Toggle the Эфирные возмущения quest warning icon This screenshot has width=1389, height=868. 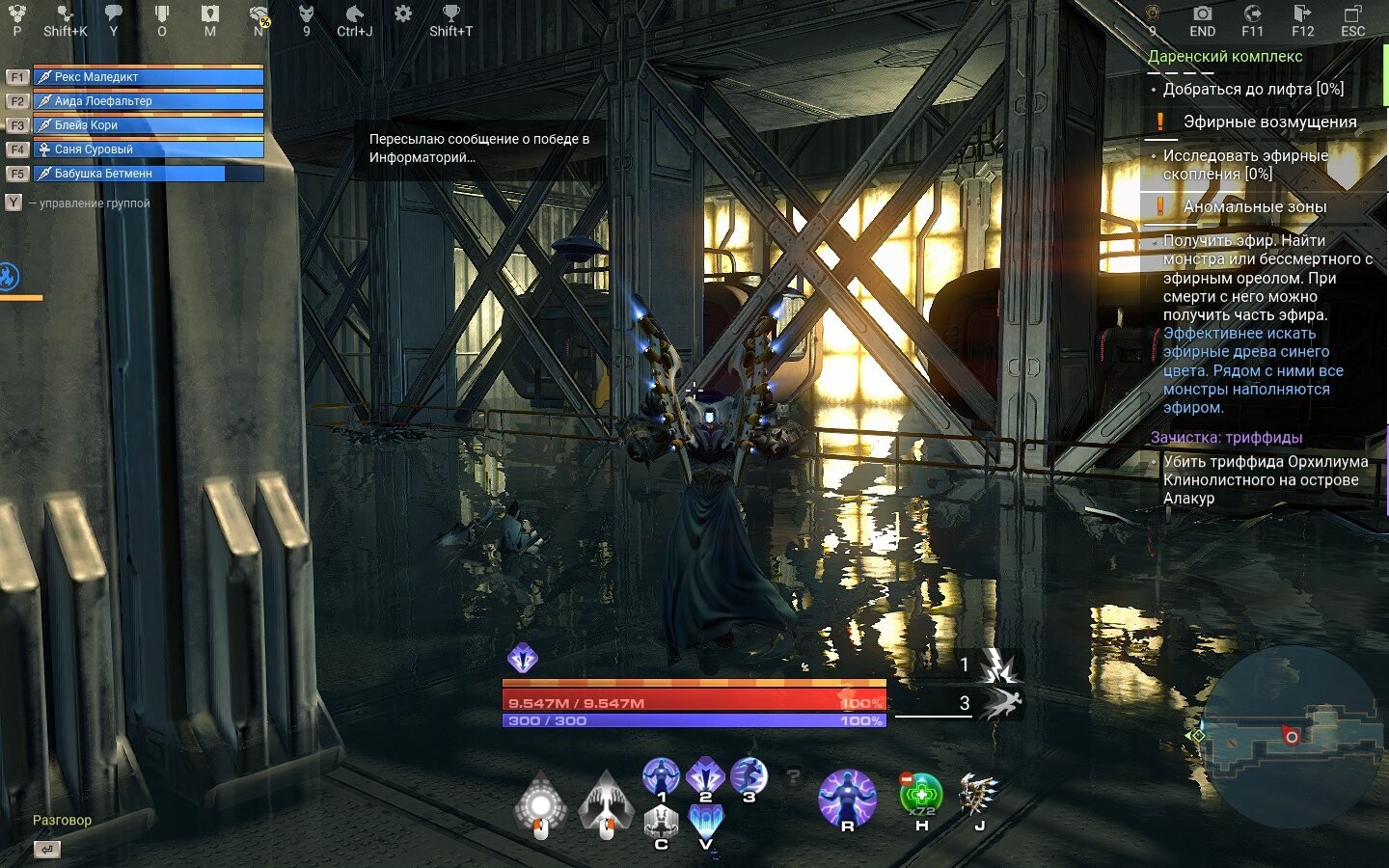[x=1158, y=122]
